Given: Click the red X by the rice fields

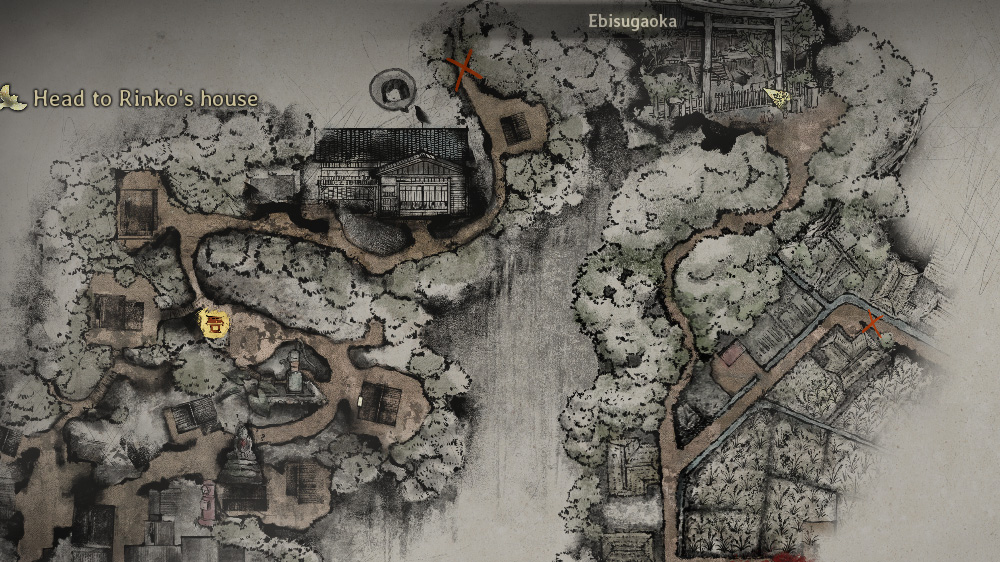Looking at the screenshot, I should click(x=872, y=323).
